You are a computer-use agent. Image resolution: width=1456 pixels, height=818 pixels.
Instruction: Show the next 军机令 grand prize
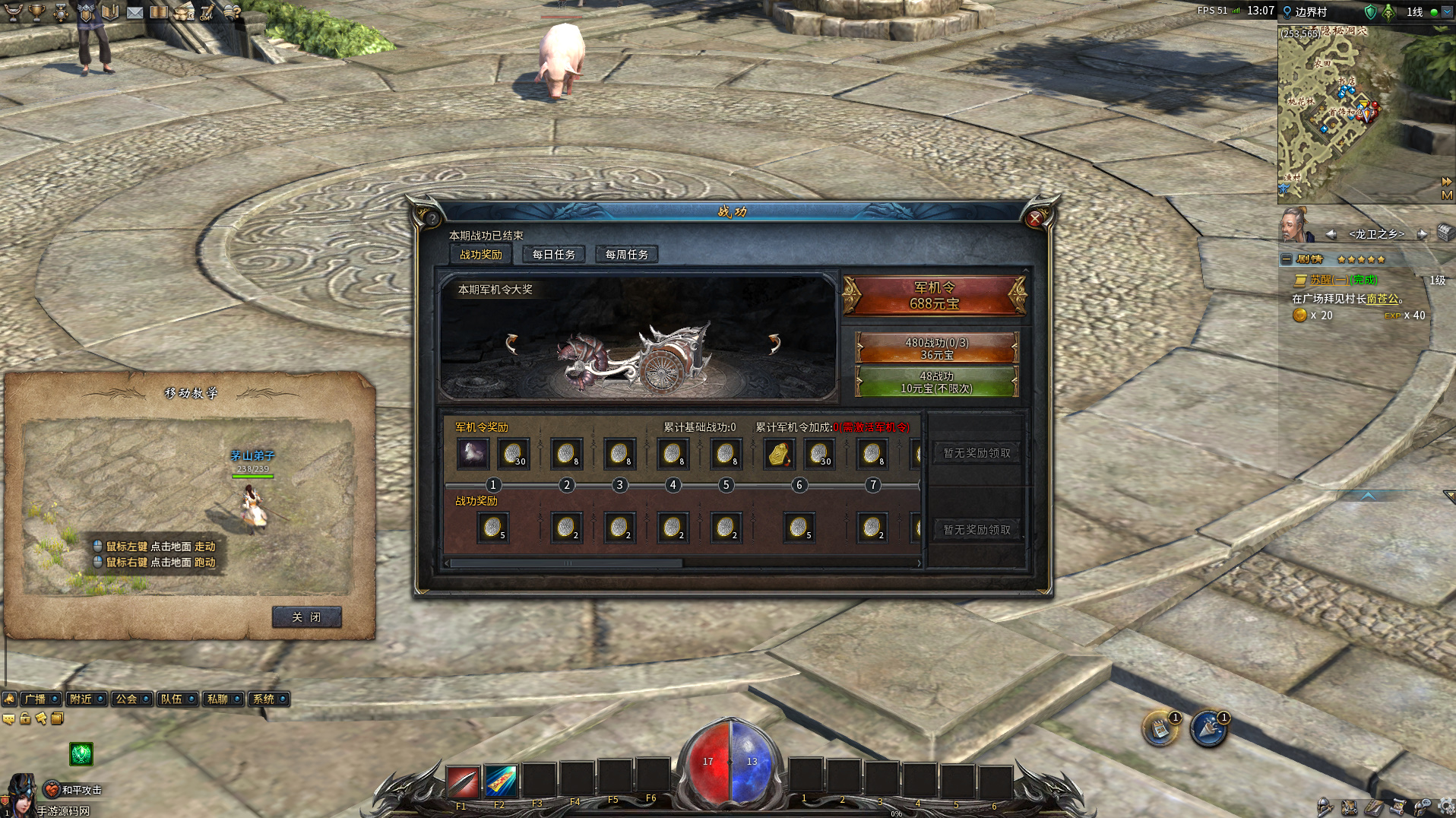tap(774, 344)
